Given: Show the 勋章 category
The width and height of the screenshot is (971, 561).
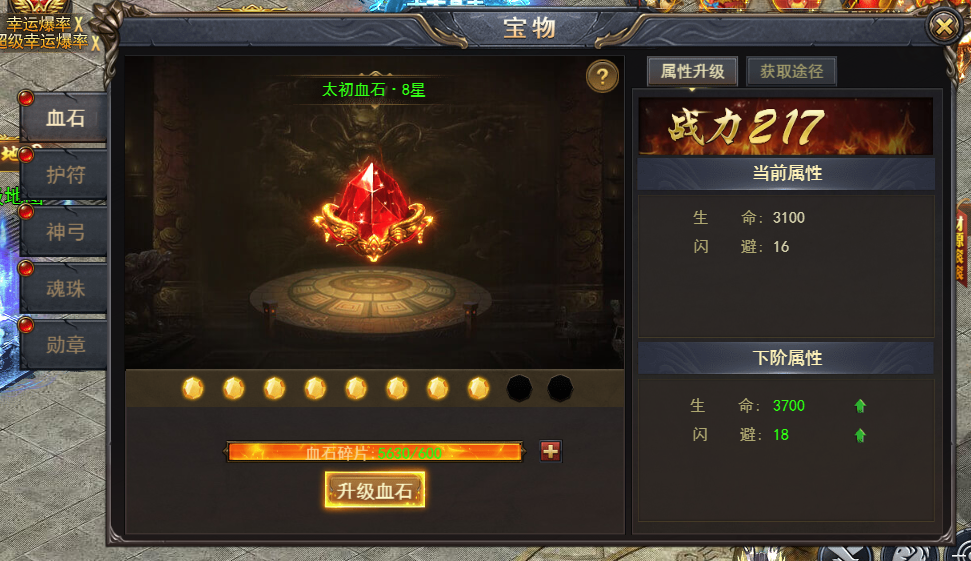Looking at the screenshot, I should [x=66, y=345].
